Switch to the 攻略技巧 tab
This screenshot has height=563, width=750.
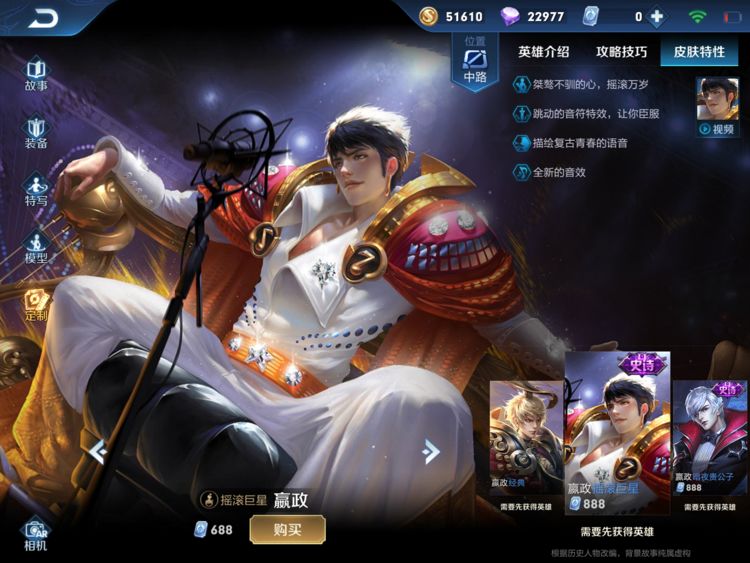point(621,52)
